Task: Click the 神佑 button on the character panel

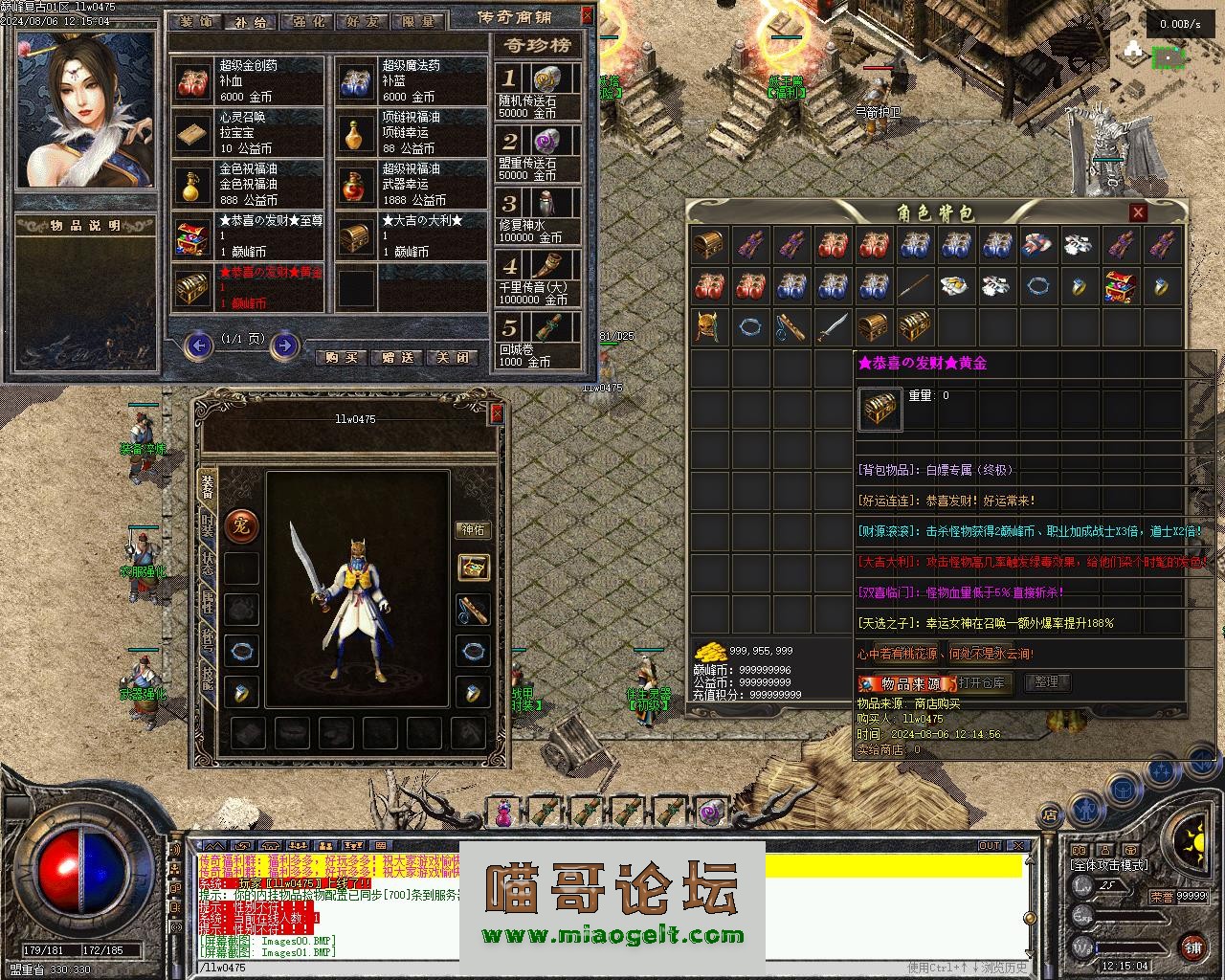Action: click(473, 529)
